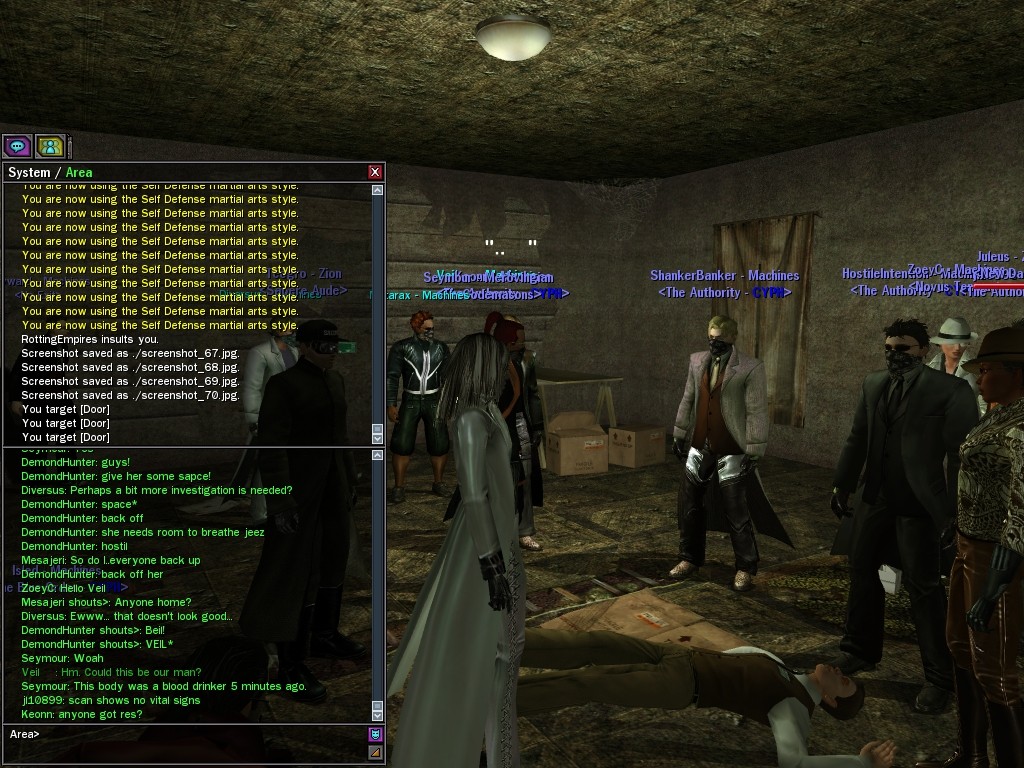Click the System log scroll-up arrow
This screenshot has height=768, width=1024.
click(377, 188)
